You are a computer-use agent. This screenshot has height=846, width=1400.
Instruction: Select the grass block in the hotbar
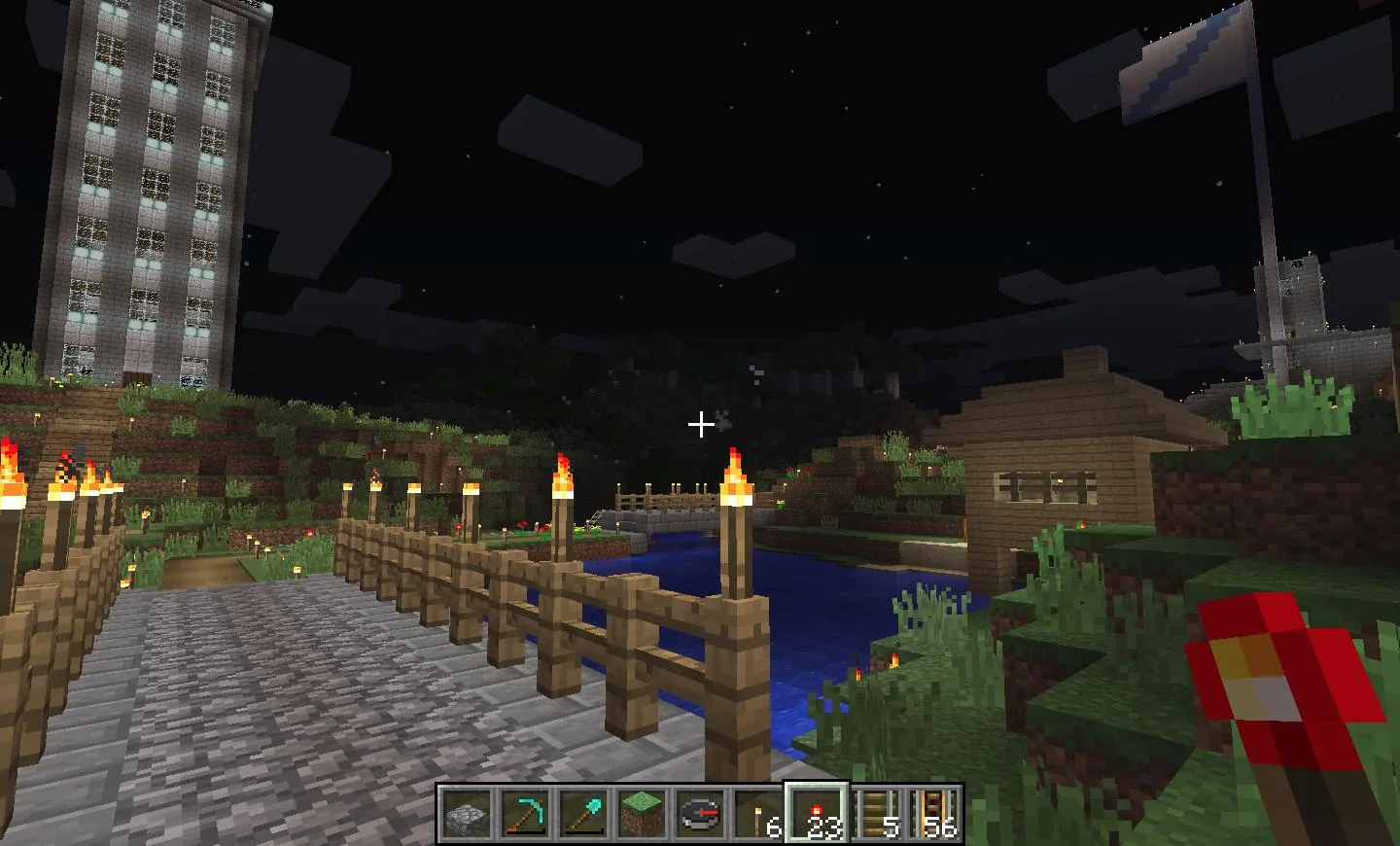click(641, 813)
